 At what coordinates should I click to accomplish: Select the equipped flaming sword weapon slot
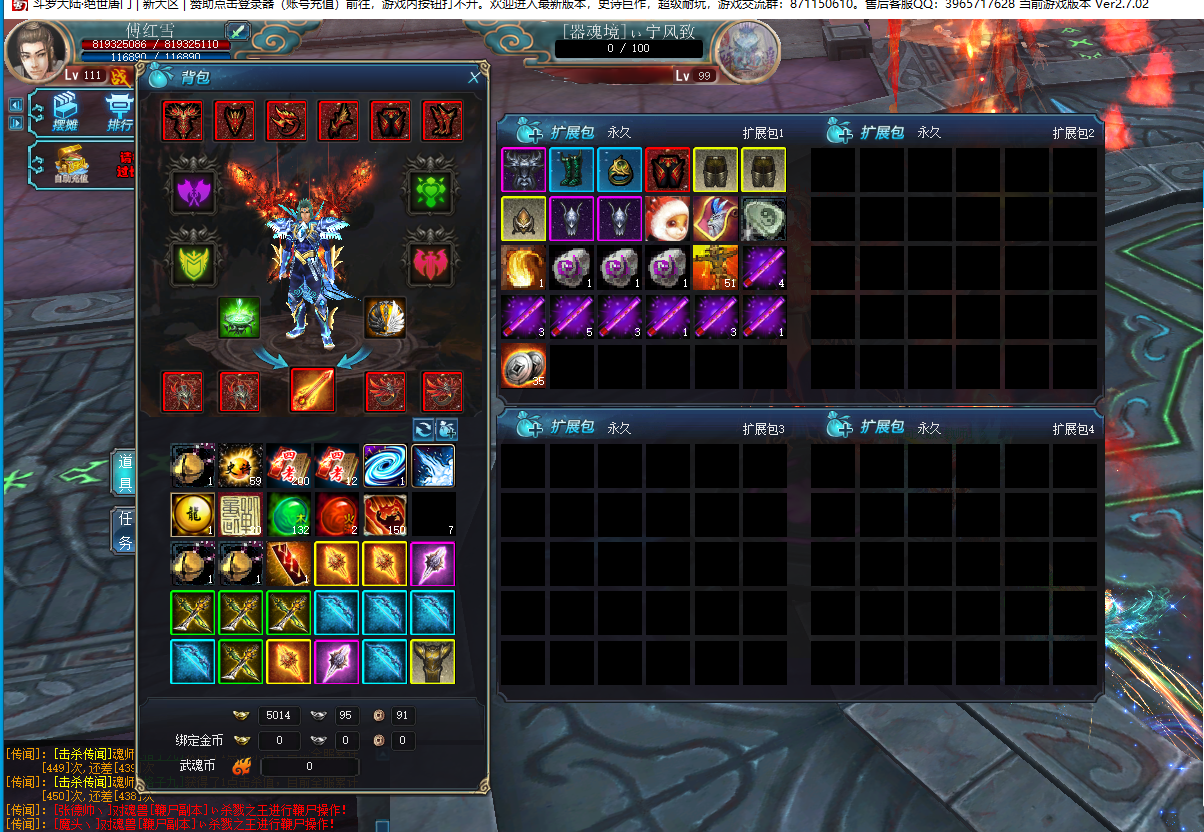pos(312,390)
